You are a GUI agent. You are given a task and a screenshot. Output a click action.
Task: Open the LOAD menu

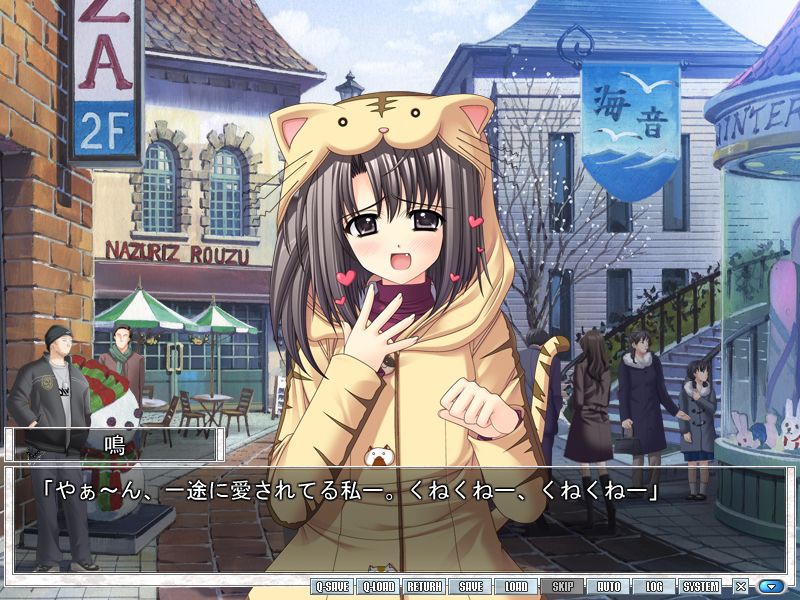[516, 587]
